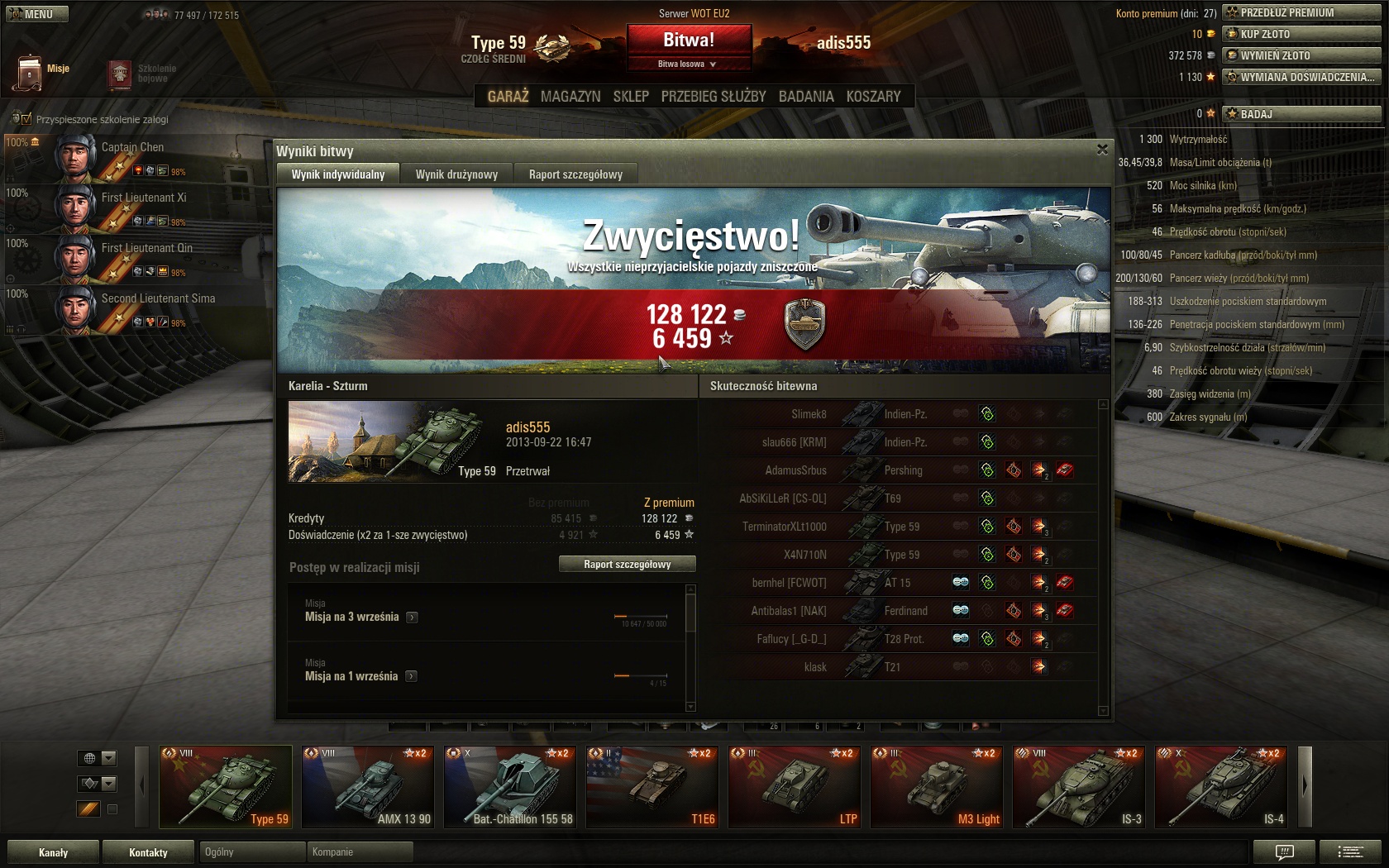Open the Kontakty contacts list
The image size is (1389, 868).
148,852
